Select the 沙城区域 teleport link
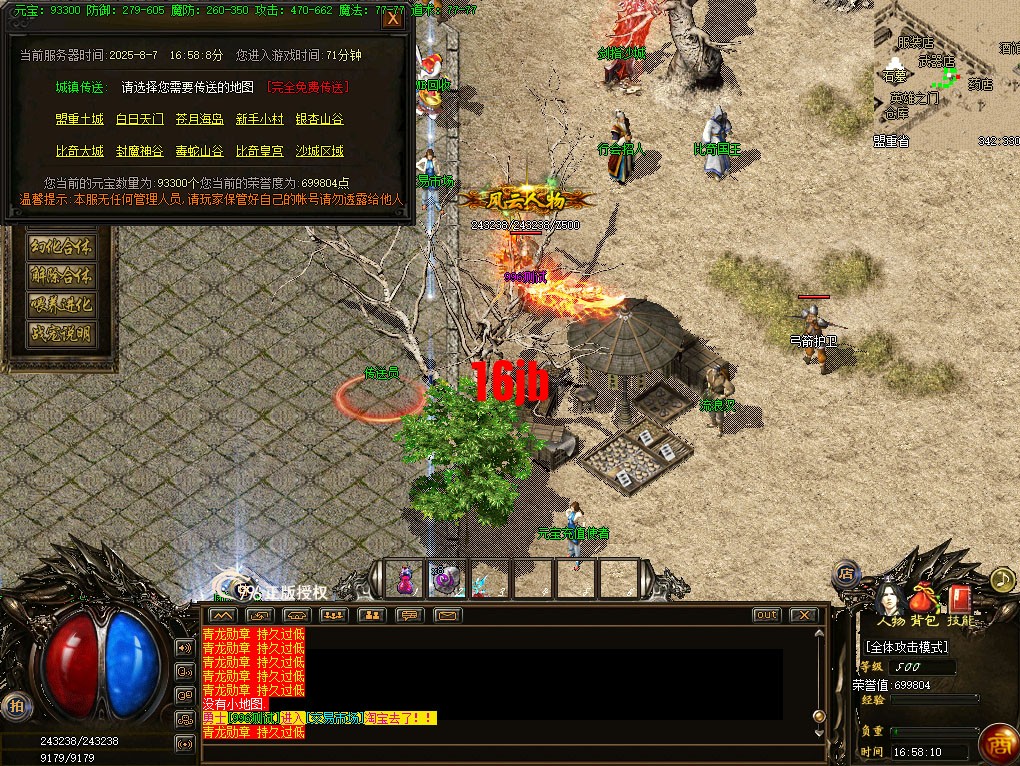The image size is (1020, 766). 319,152
